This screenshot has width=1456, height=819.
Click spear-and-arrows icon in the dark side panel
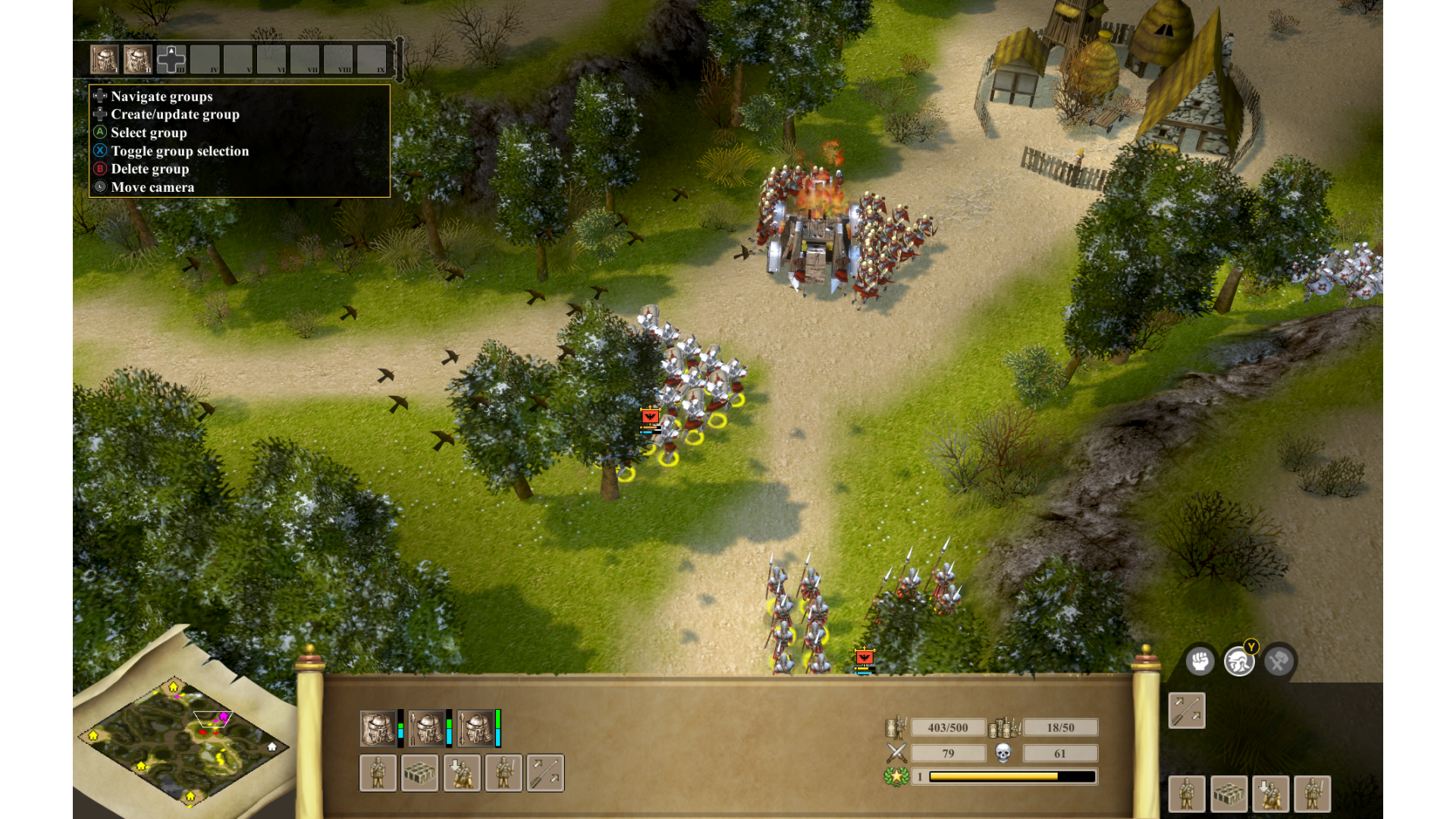pyautogui.click(x=1187, y=711)
